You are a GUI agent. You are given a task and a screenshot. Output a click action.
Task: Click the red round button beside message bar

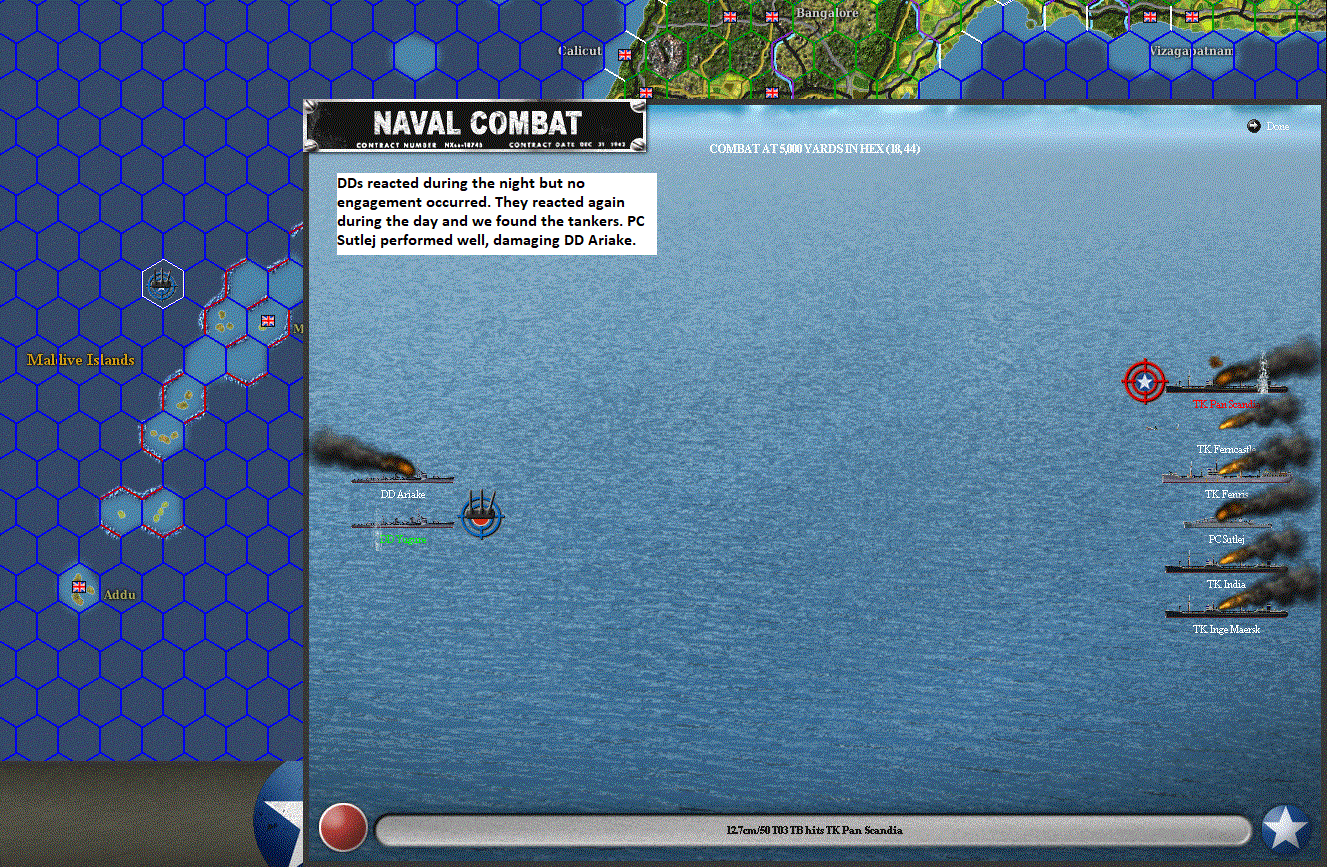coord(343,828)
